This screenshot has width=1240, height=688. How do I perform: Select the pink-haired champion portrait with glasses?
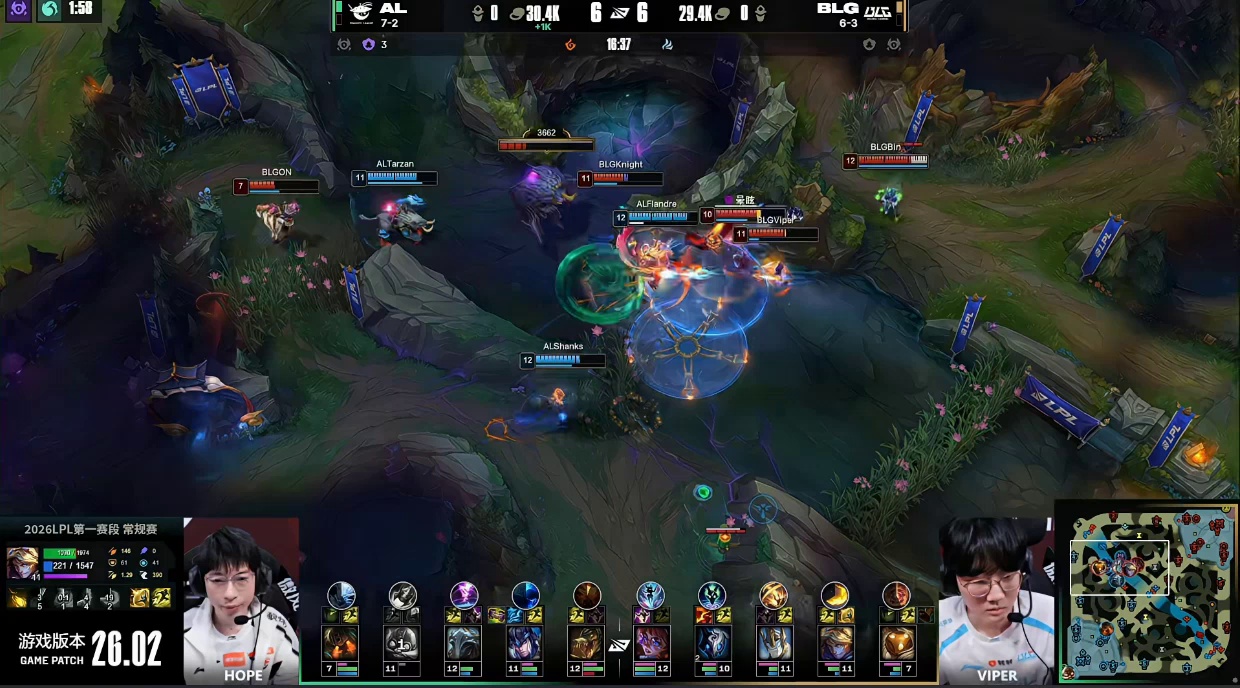coord(650,643)
